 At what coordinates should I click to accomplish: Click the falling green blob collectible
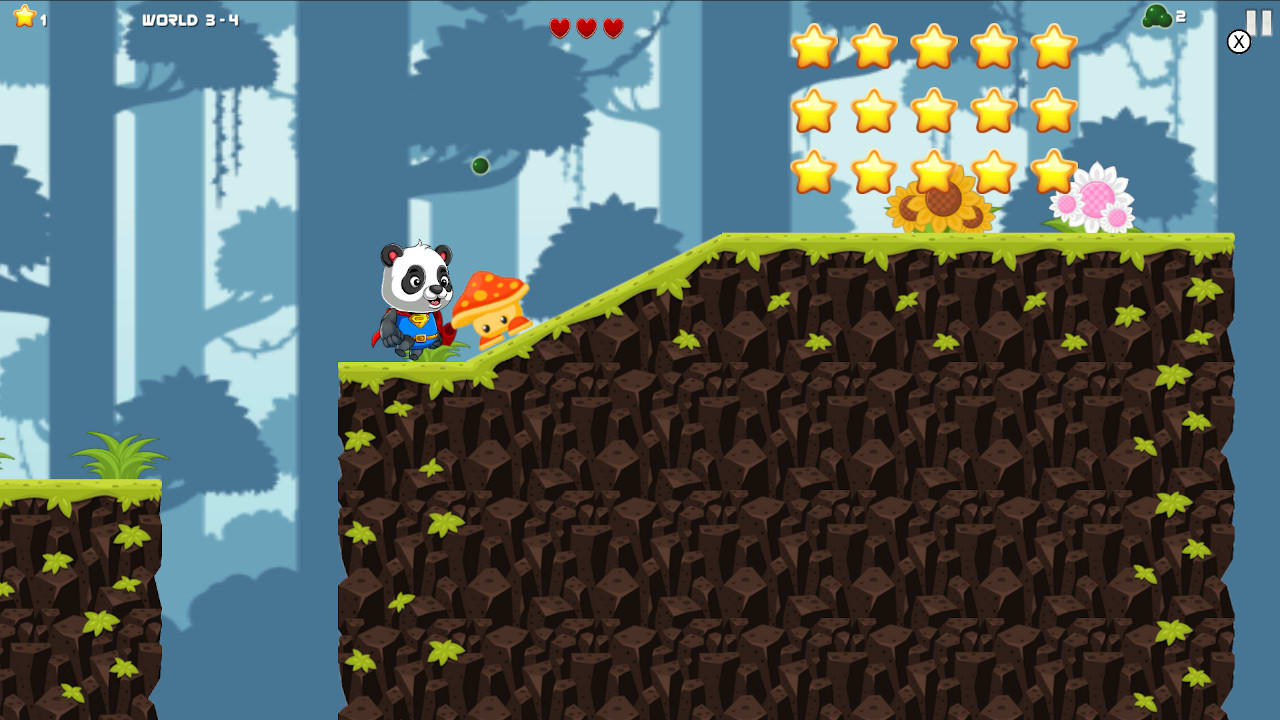(480, 165)
